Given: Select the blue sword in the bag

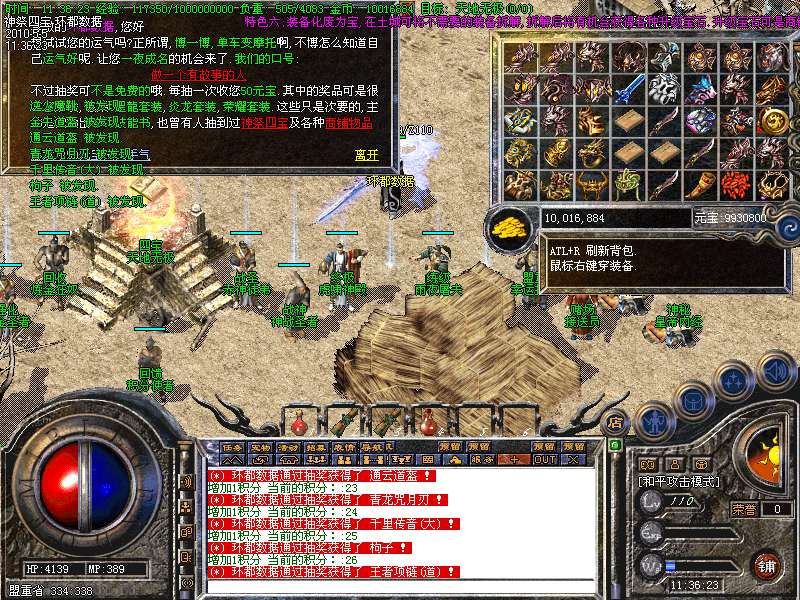Looking at the screenshot, I should [627, 90].
